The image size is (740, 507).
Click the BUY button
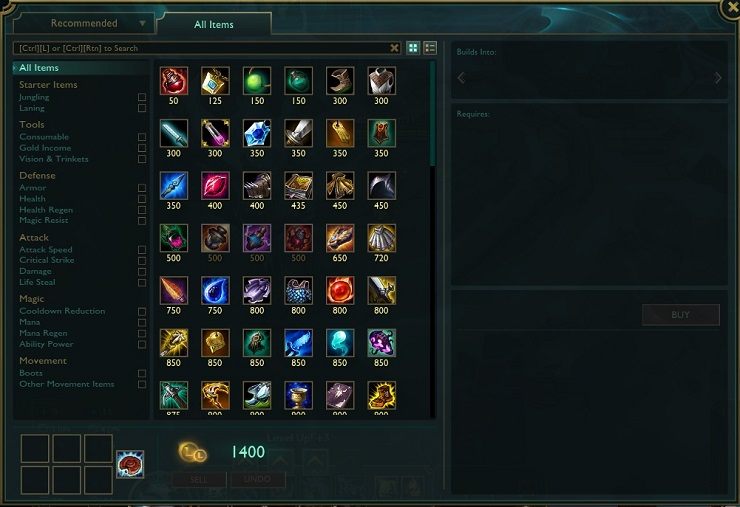(680, 315)
